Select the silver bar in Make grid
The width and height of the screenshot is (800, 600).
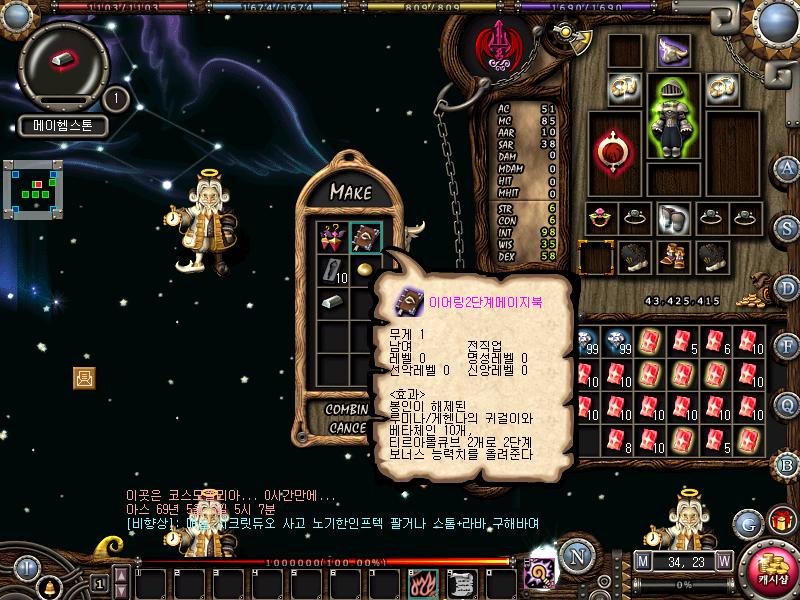[331, 302]
